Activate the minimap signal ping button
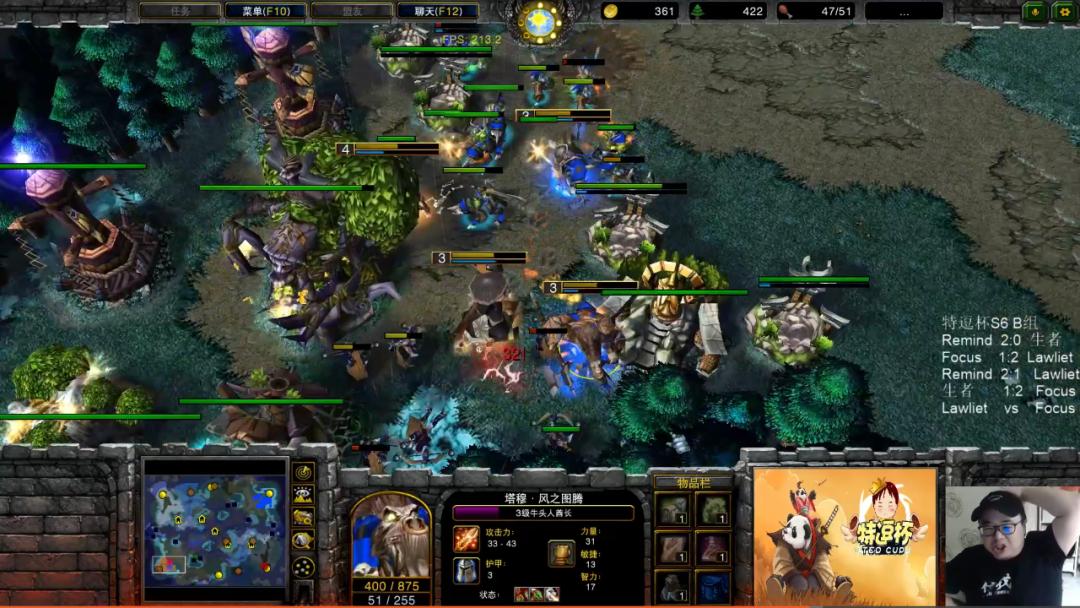The image size is (1080, 608). (x=304, y=472)
